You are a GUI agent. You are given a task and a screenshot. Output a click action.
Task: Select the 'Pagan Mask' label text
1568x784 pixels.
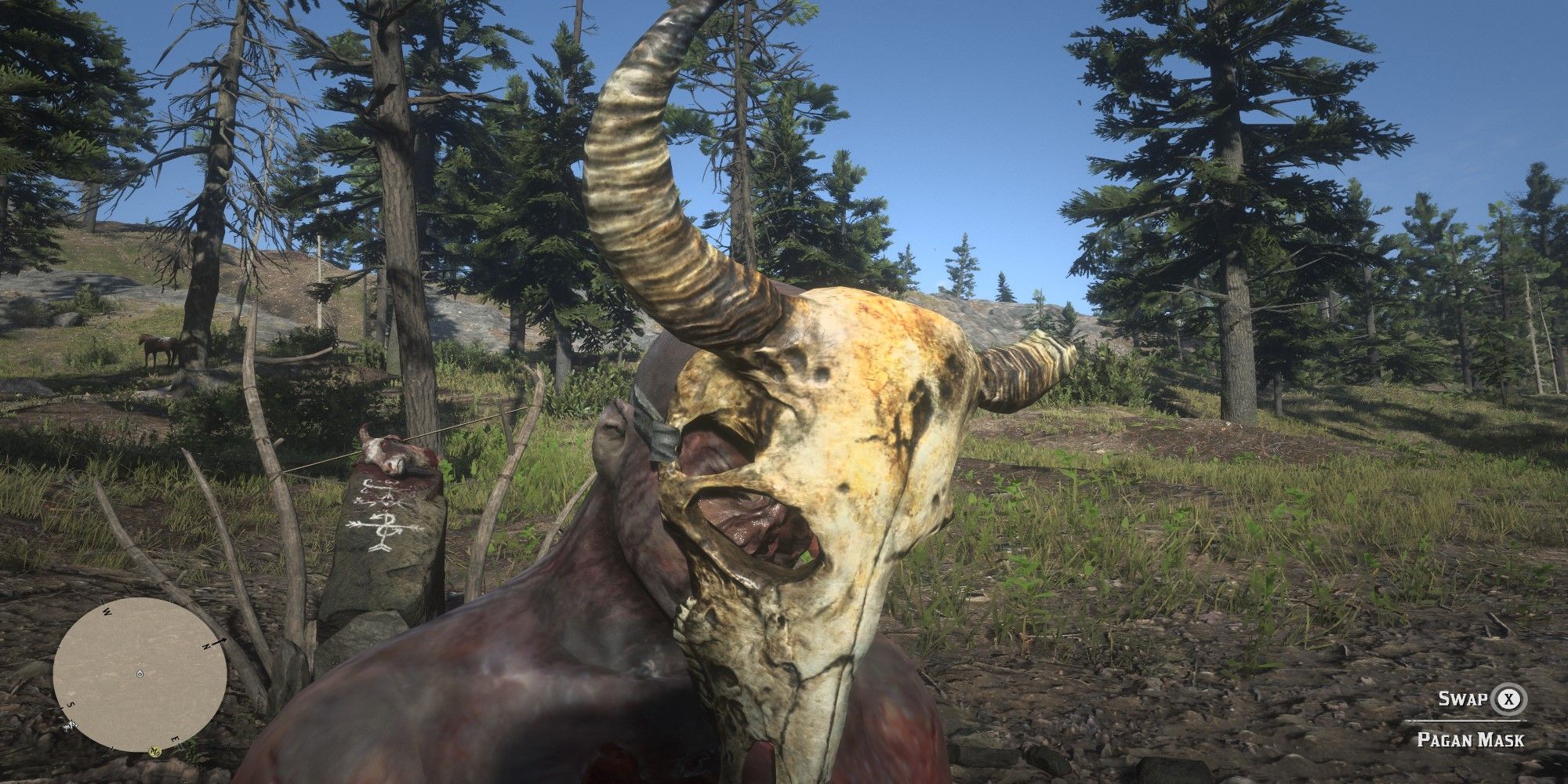1471,740
